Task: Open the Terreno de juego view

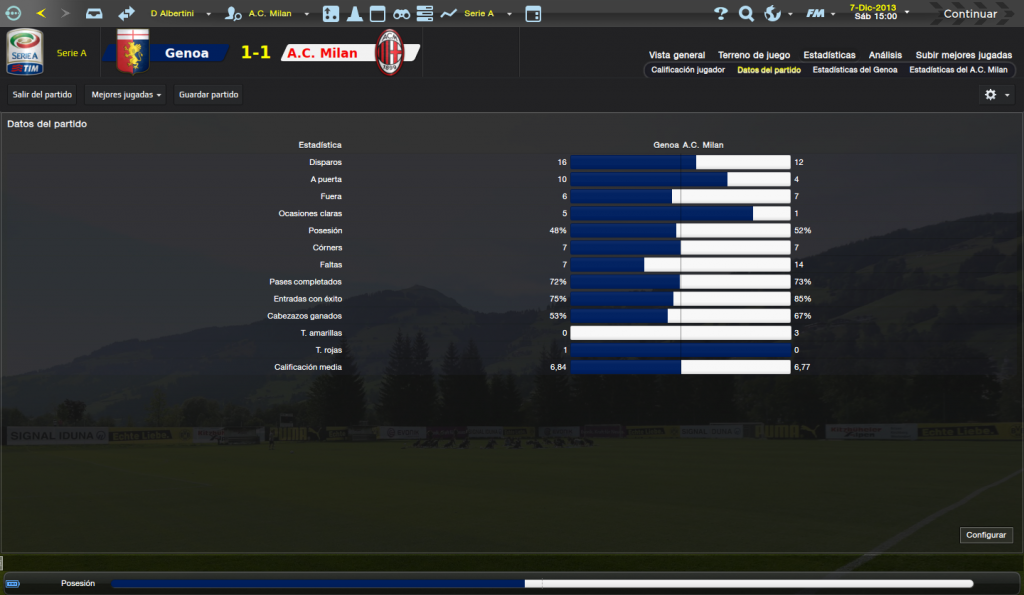Action: [754, 55]
